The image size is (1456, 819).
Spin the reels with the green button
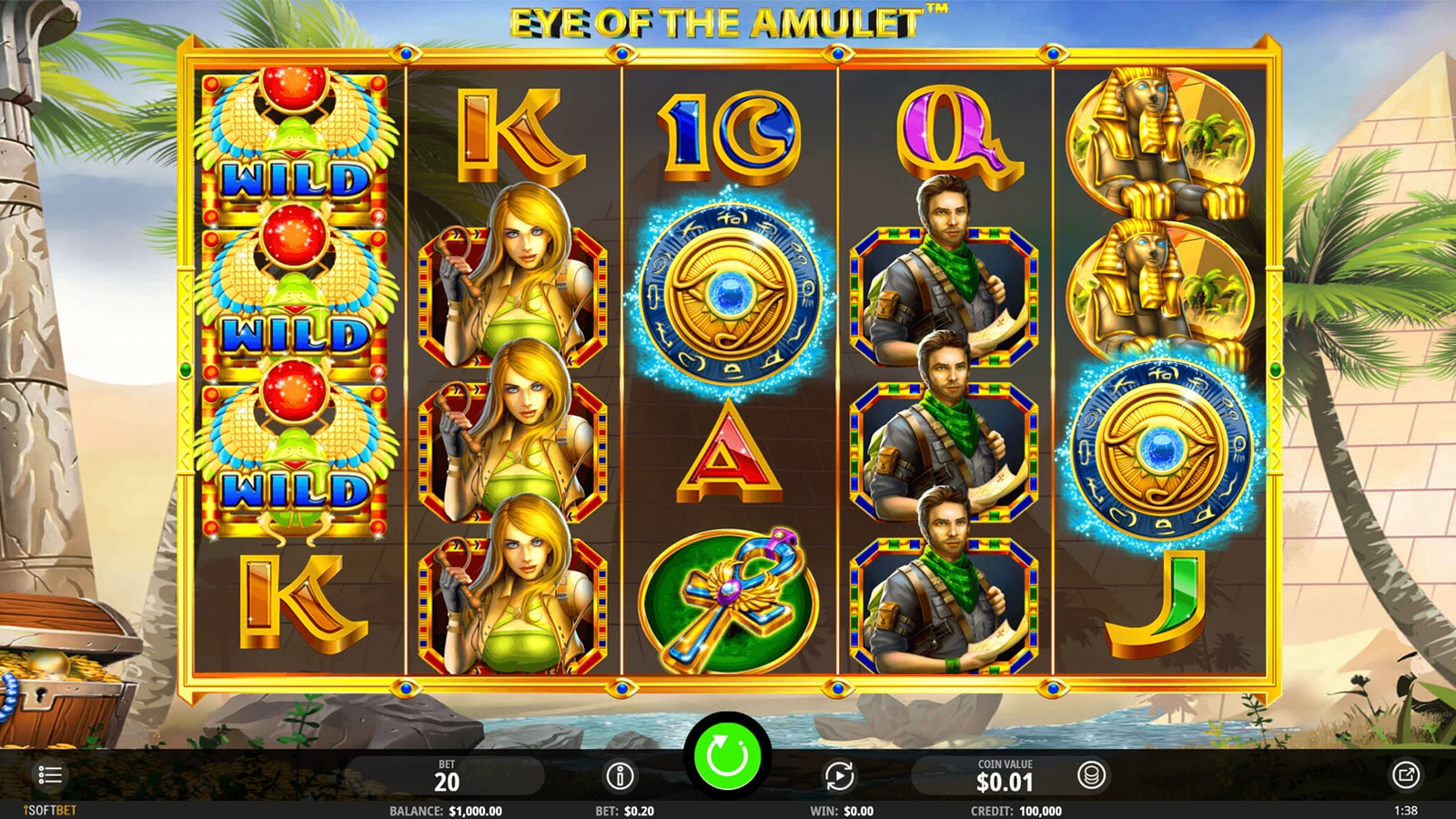(x=727, y=755)
